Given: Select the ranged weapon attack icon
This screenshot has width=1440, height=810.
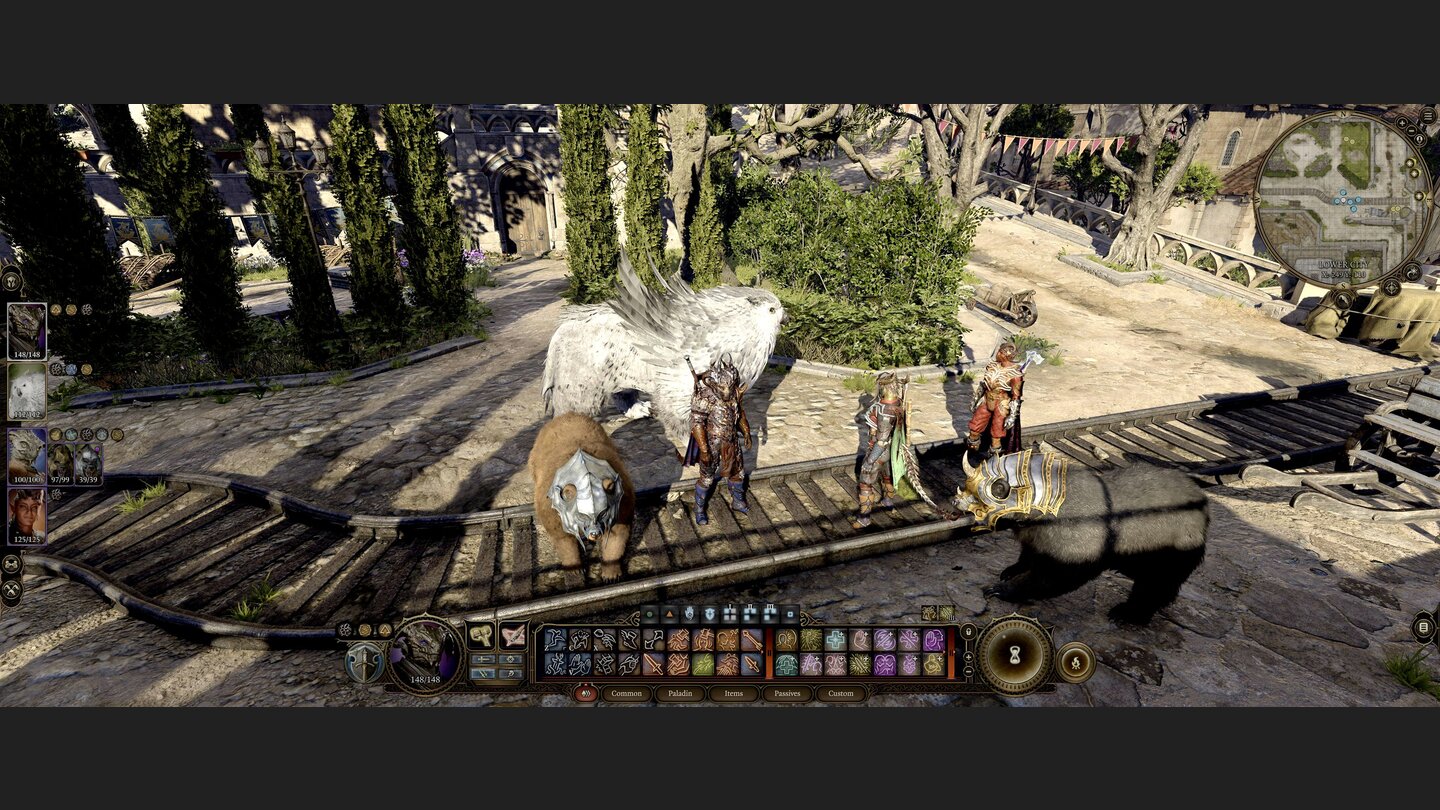Looking at the screenshot, I should point(512,635).
